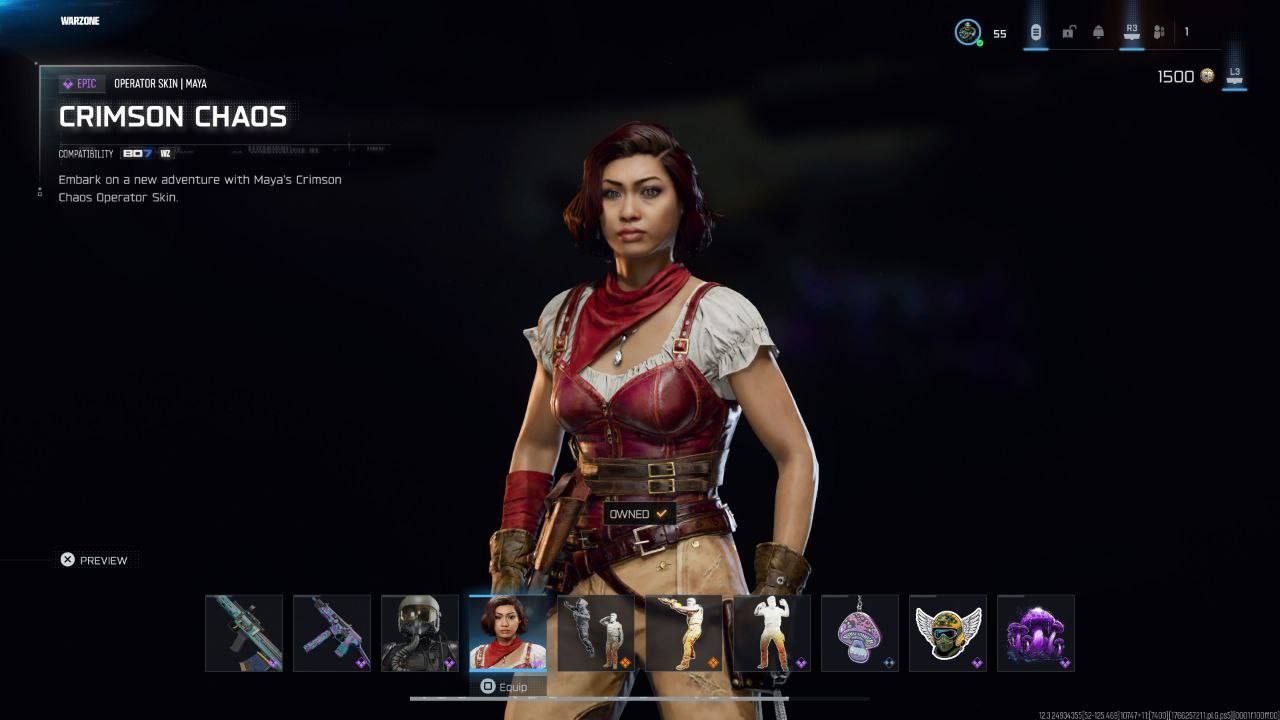Choose the pilot helmet operator skin thumbnail
This screenshot has height=720, width=1280.
(420, 633)
